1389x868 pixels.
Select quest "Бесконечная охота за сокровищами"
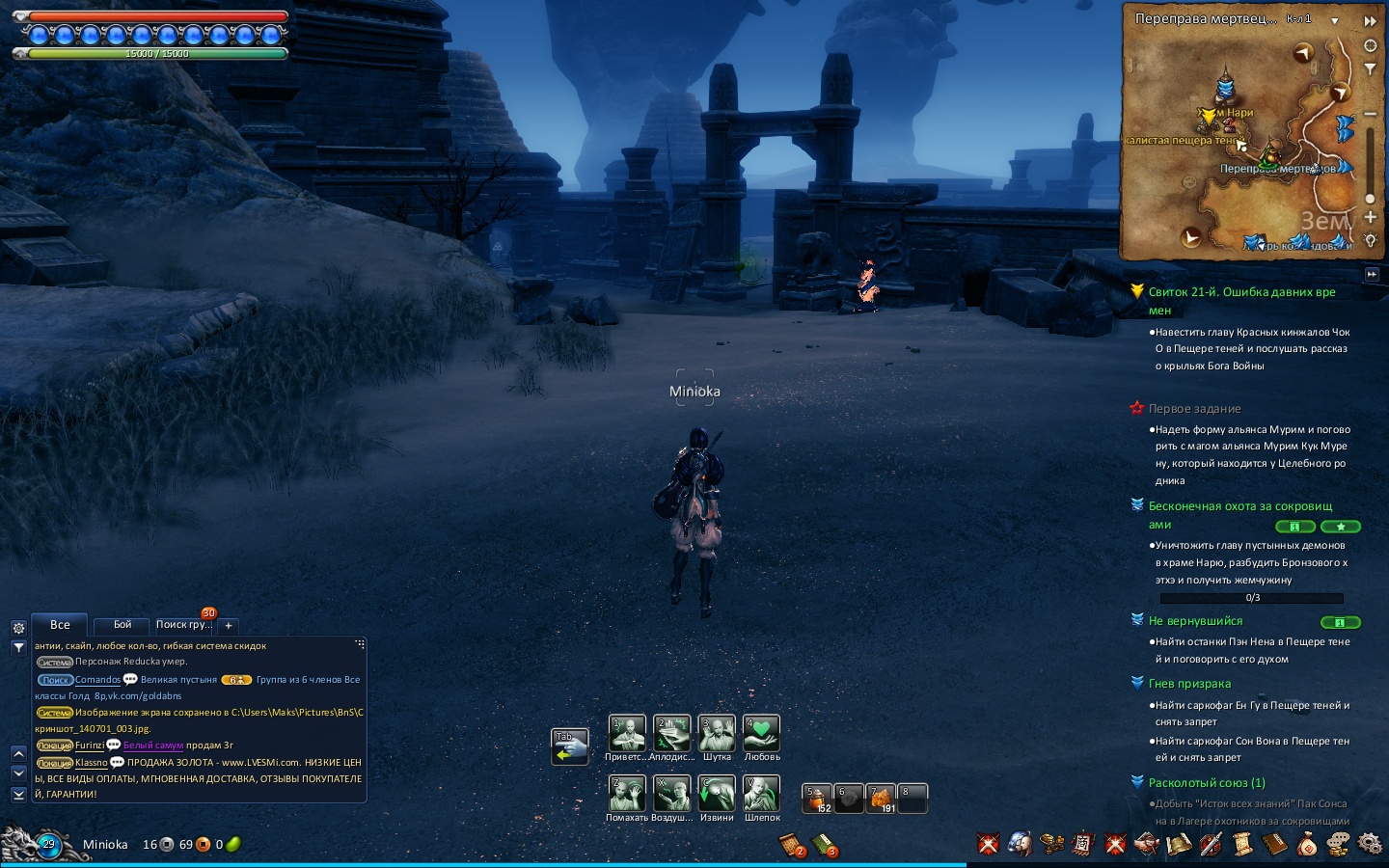(1239, 506)
